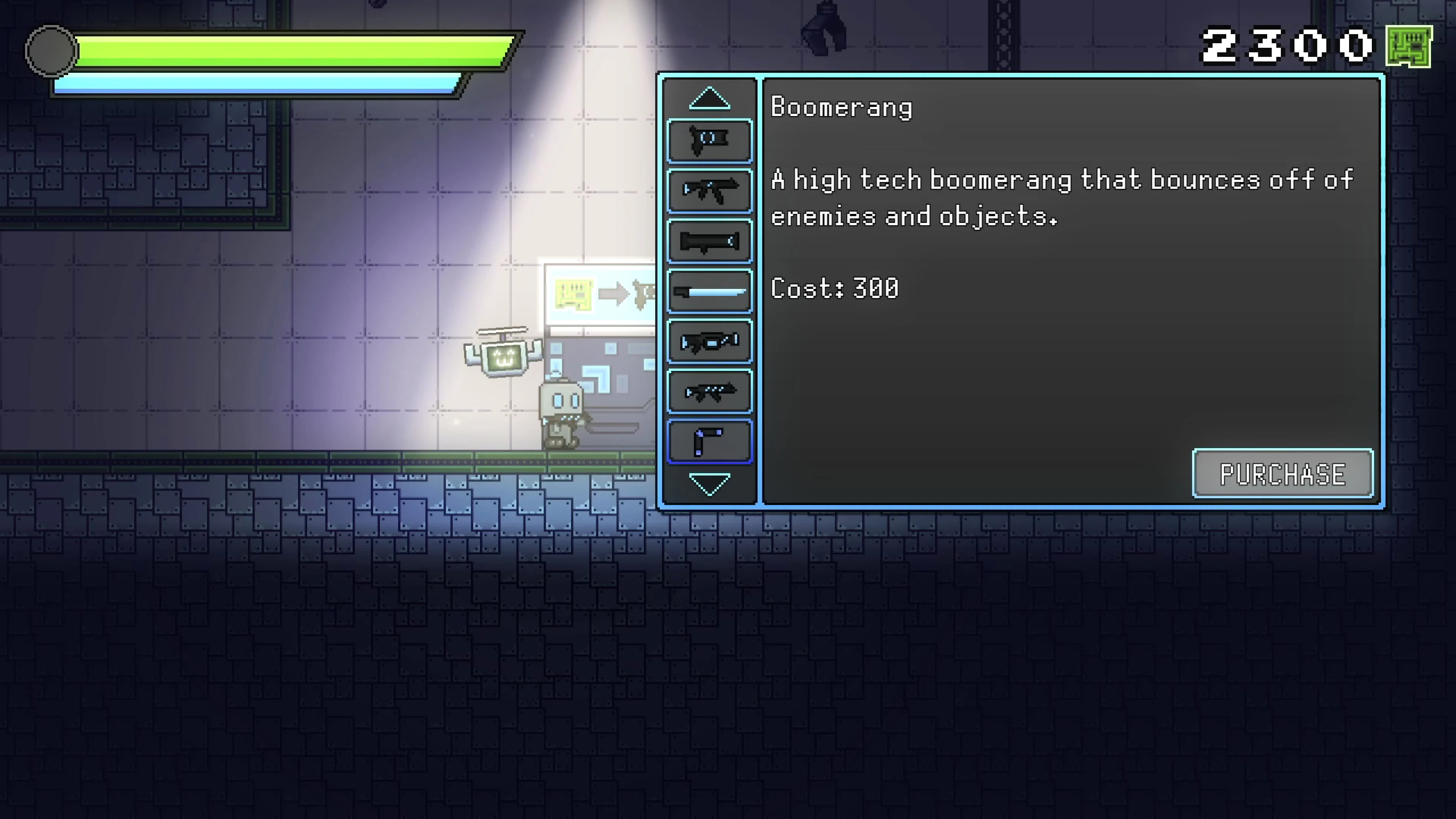Select the assault rifle weapon icon
Image resolution: width=1456 pixels, height=819 pixels.
pos(709,191)
